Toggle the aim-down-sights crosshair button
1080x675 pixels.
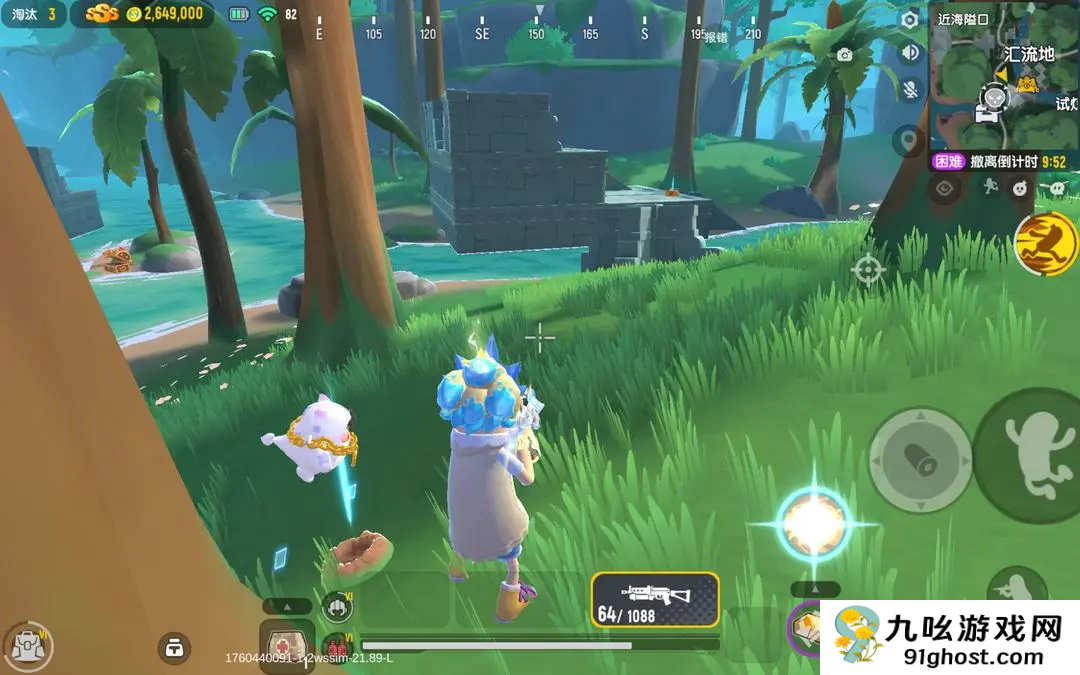pos(867,270)
